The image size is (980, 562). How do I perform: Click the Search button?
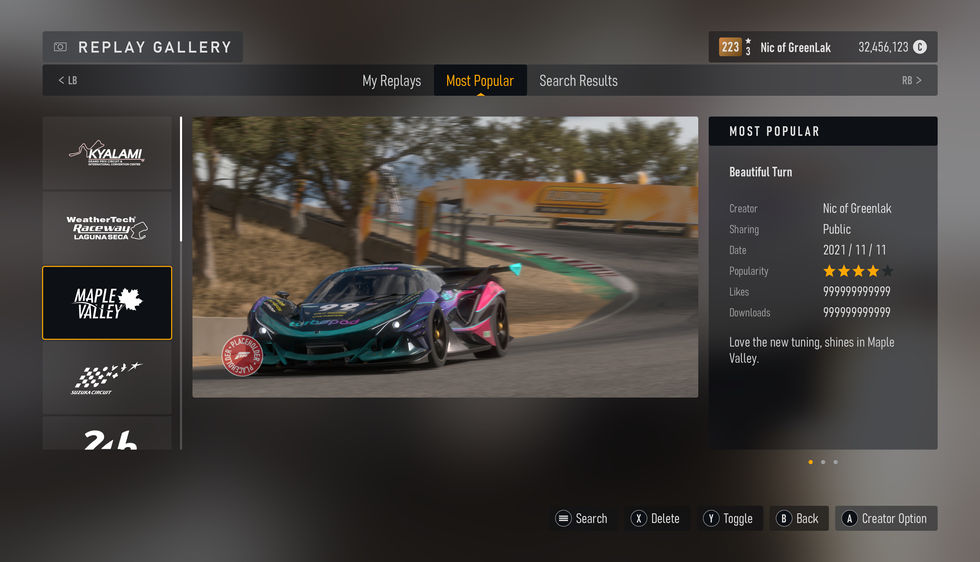coord(582,518)
